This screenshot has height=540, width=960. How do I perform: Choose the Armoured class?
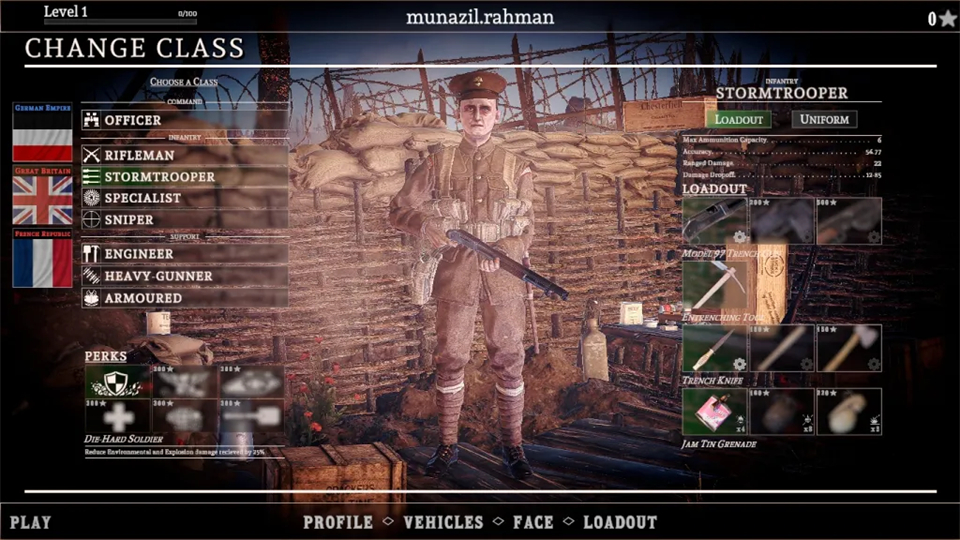[143, 298]
